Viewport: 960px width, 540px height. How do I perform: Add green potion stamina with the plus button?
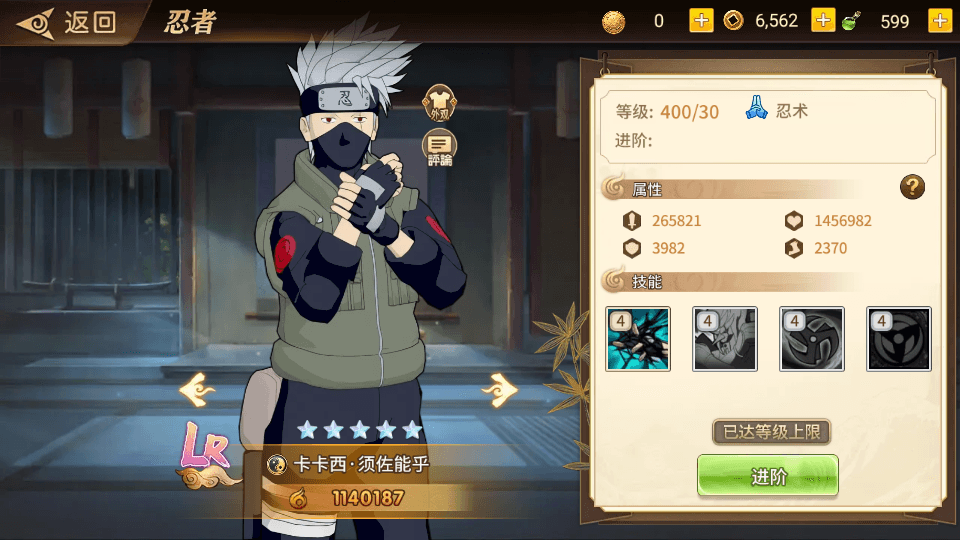[939, 21]
